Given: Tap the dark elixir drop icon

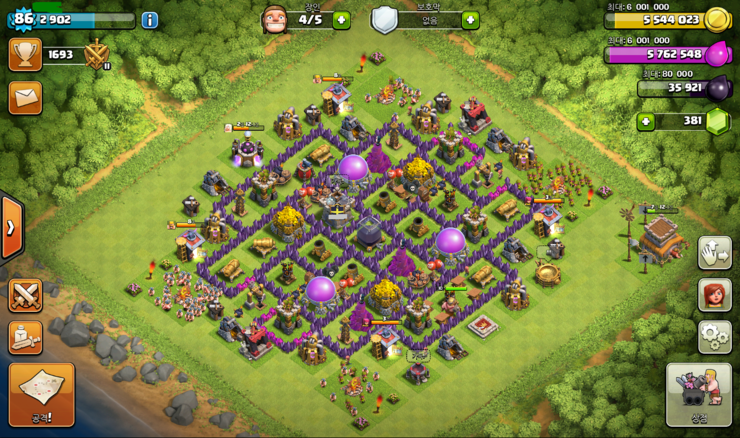Looking at the screenshot, I should (717, 88).
